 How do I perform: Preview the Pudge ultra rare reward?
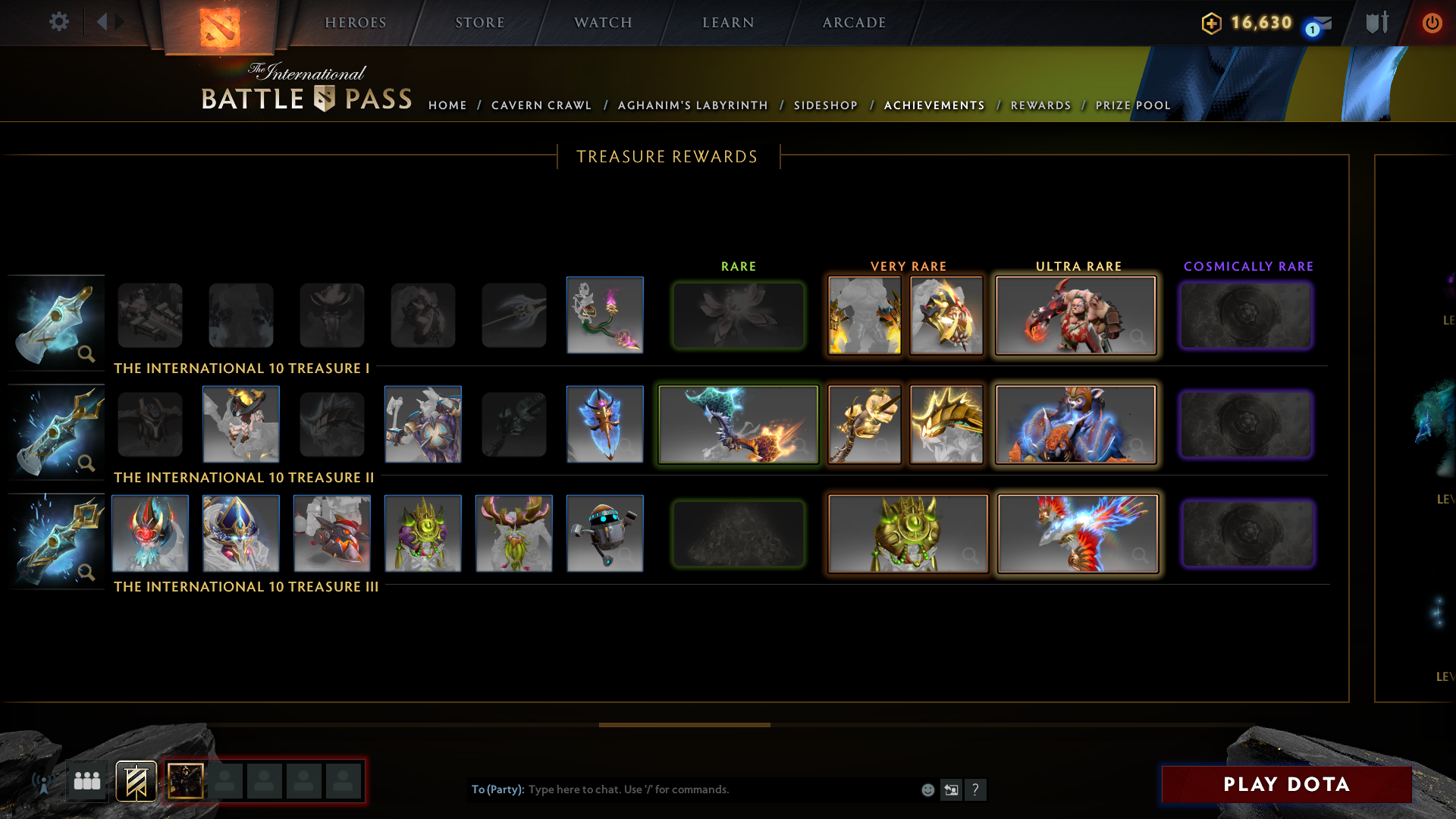pyautogui.click(x=1075, y=315)
